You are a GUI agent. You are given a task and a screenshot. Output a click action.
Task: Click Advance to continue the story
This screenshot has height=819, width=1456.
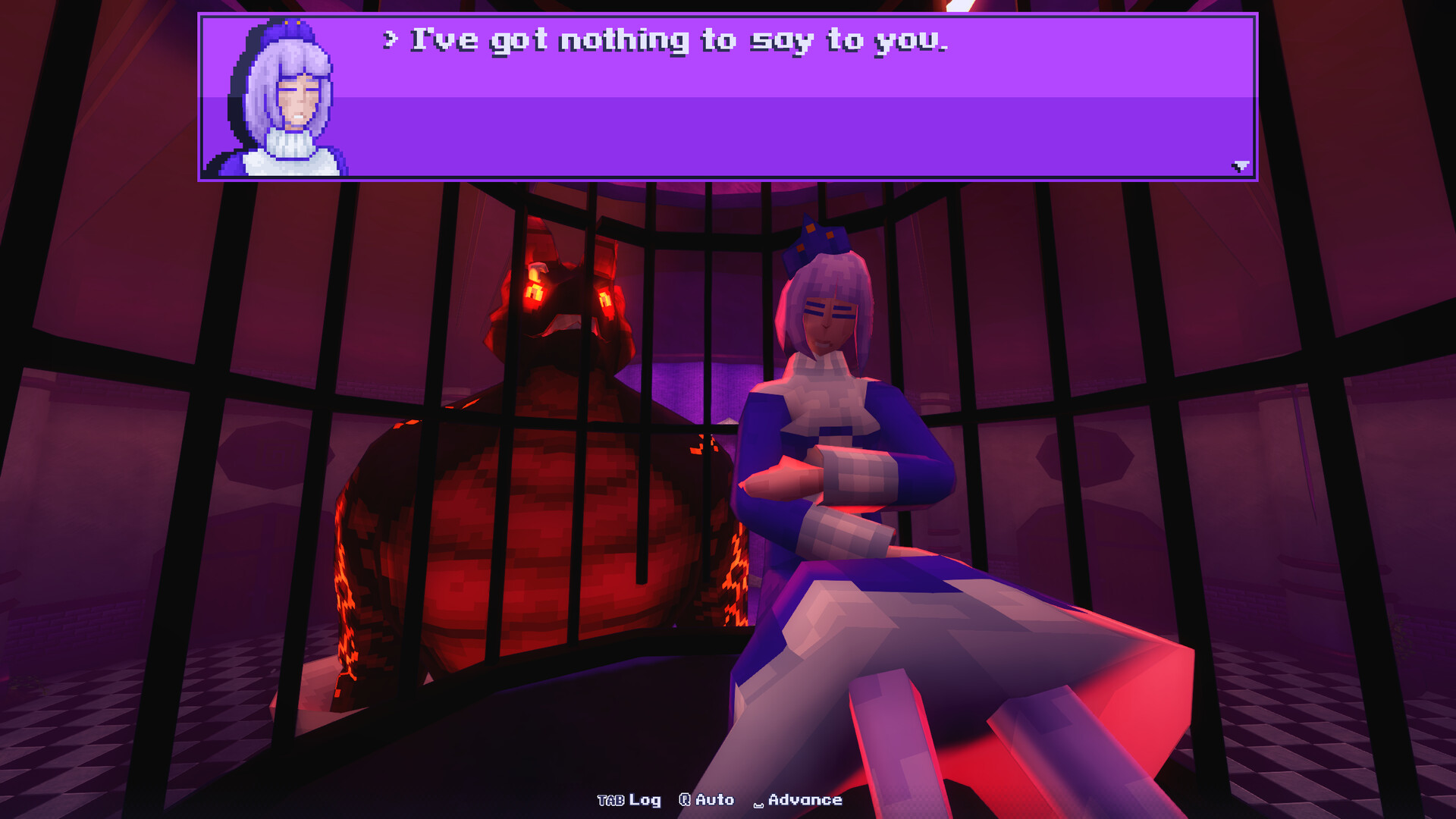click(804, 799)
